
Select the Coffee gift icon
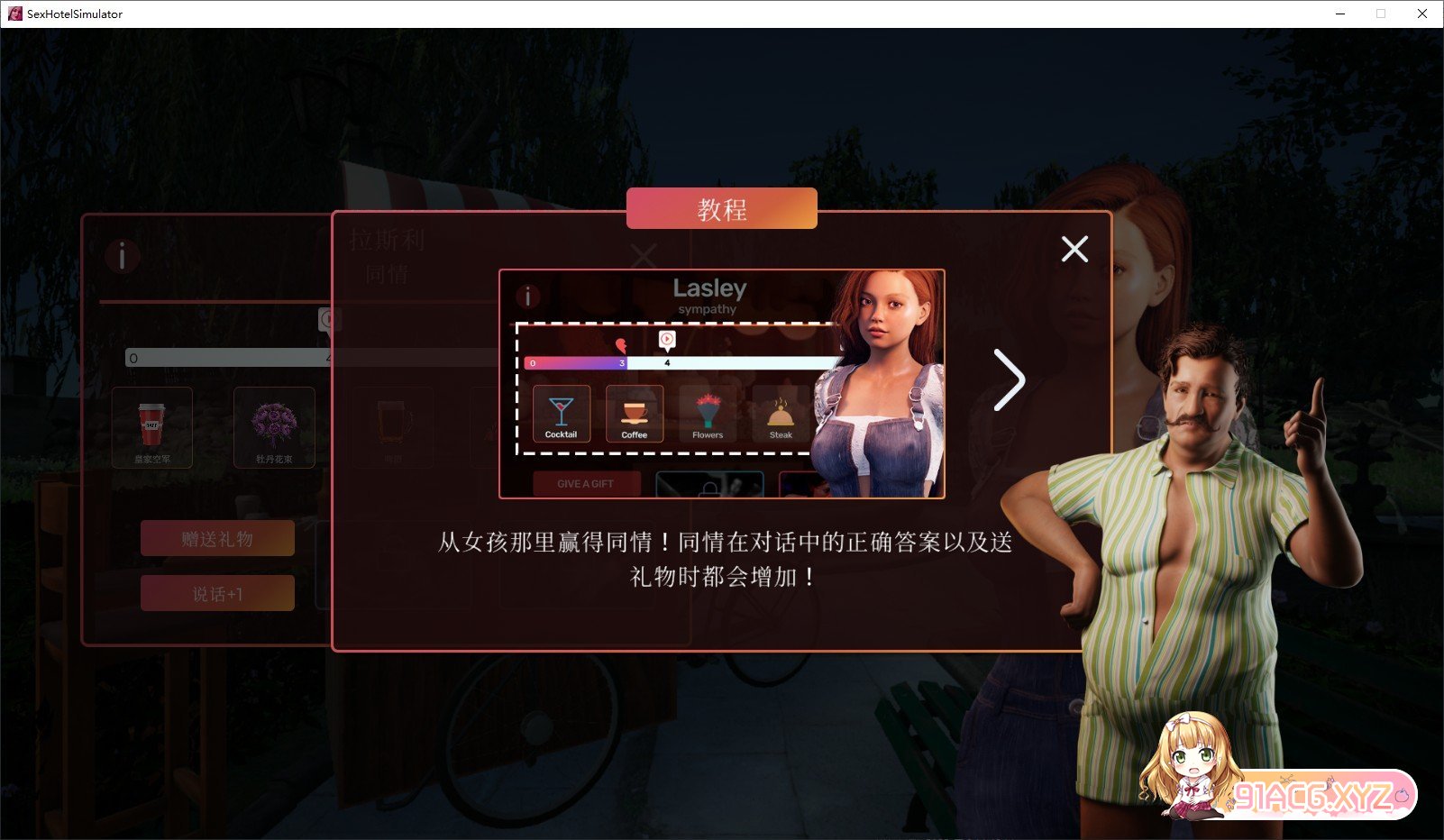[634, 414]
